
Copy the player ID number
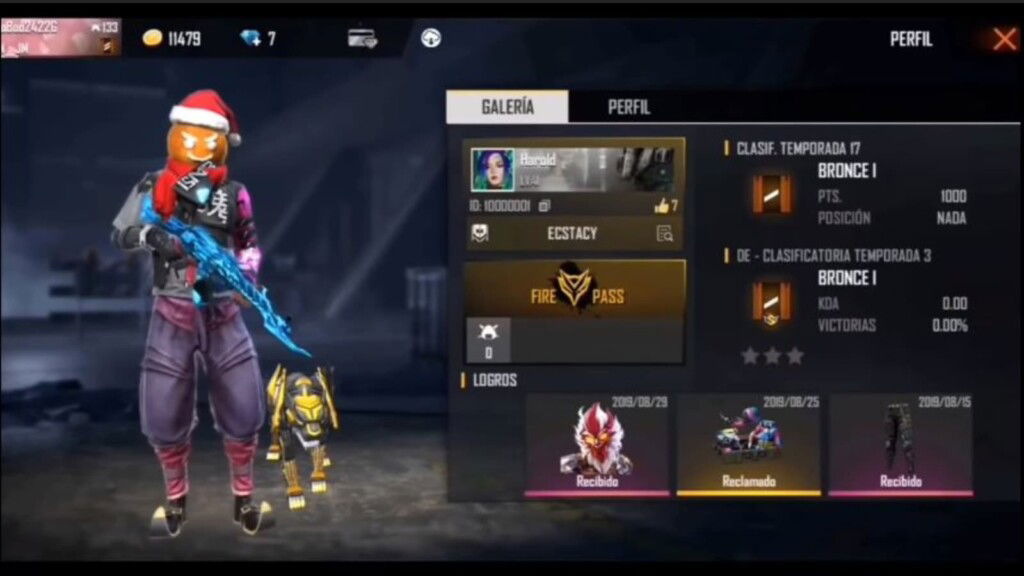(545, 206)
